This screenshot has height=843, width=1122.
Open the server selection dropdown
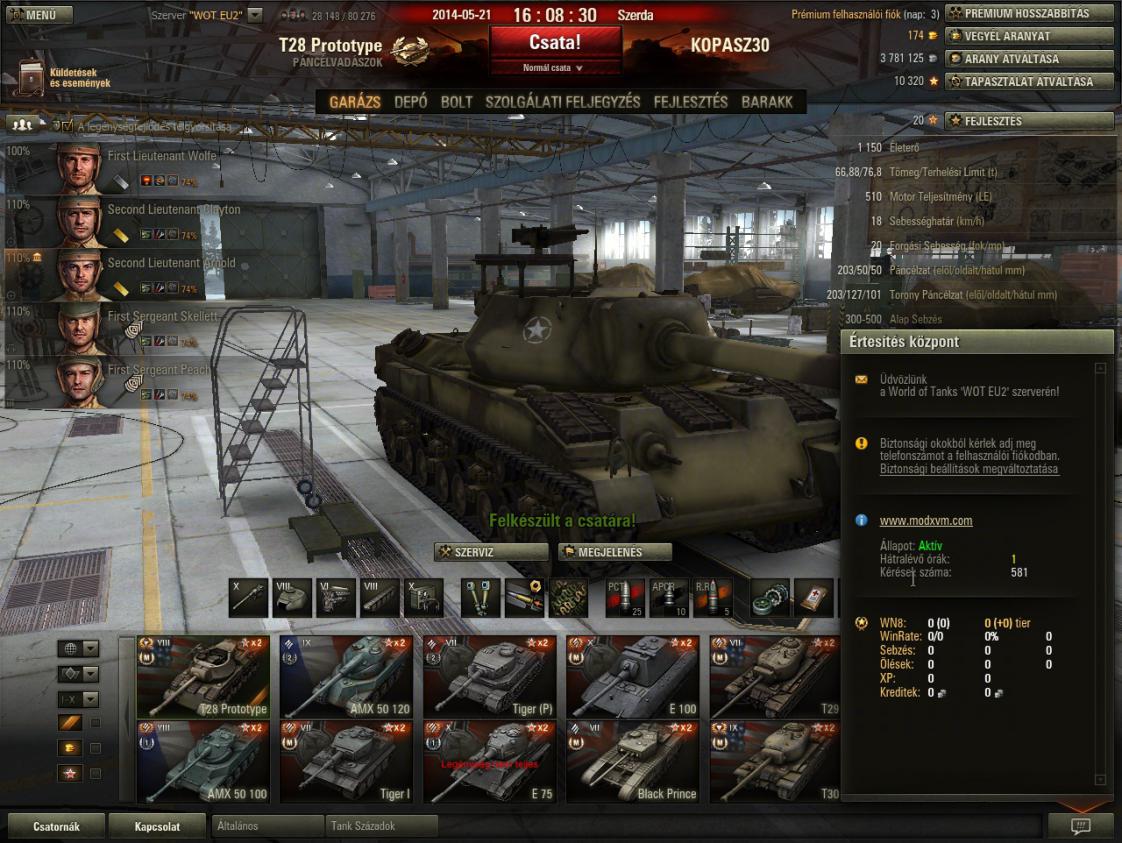(x=255, y=15)
